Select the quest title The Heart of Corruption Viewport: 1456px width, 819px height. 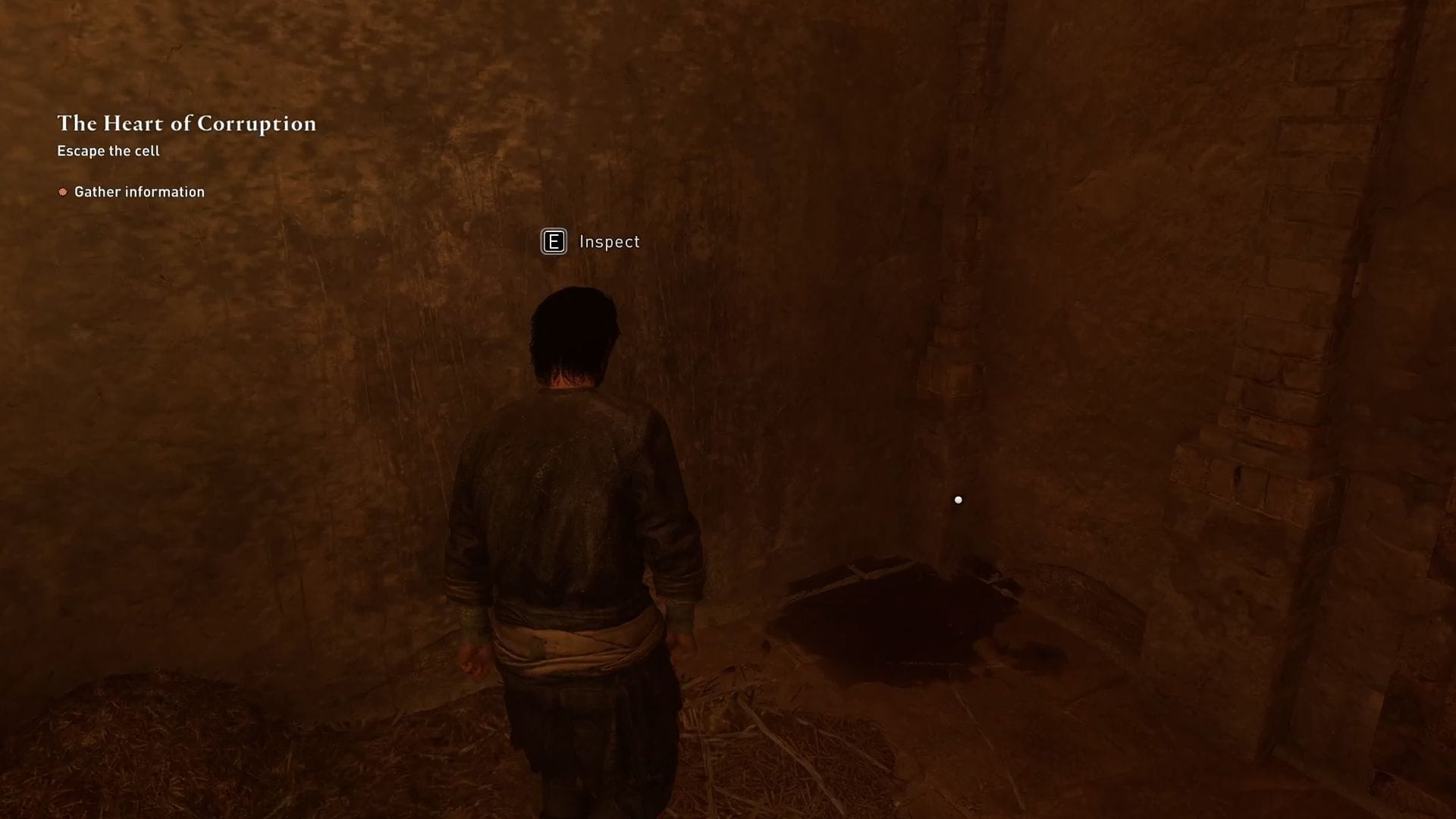click(x=187, y=124)
